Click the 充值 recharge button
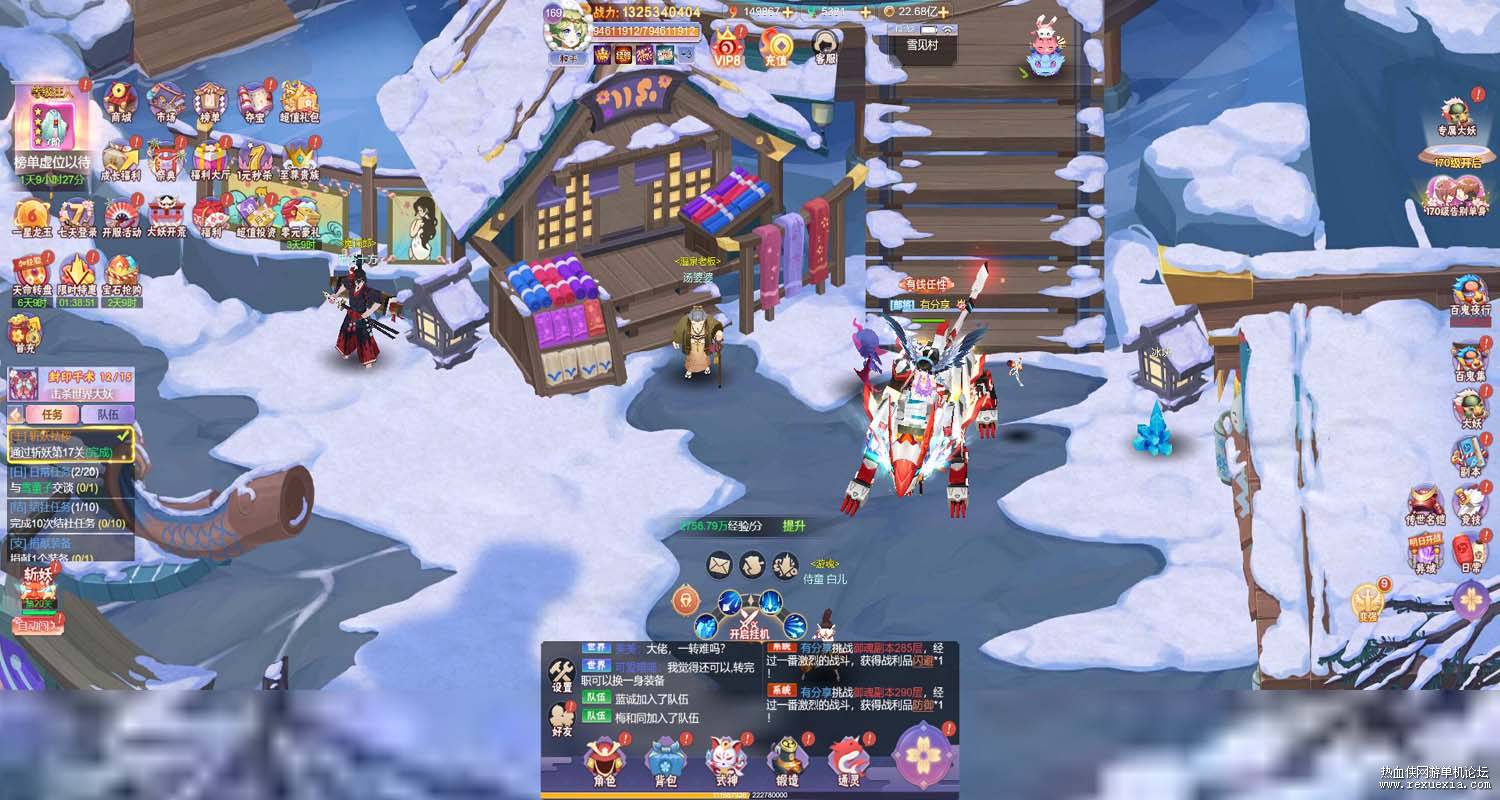This screenshot has height=800, width=1500. (775, 46)
